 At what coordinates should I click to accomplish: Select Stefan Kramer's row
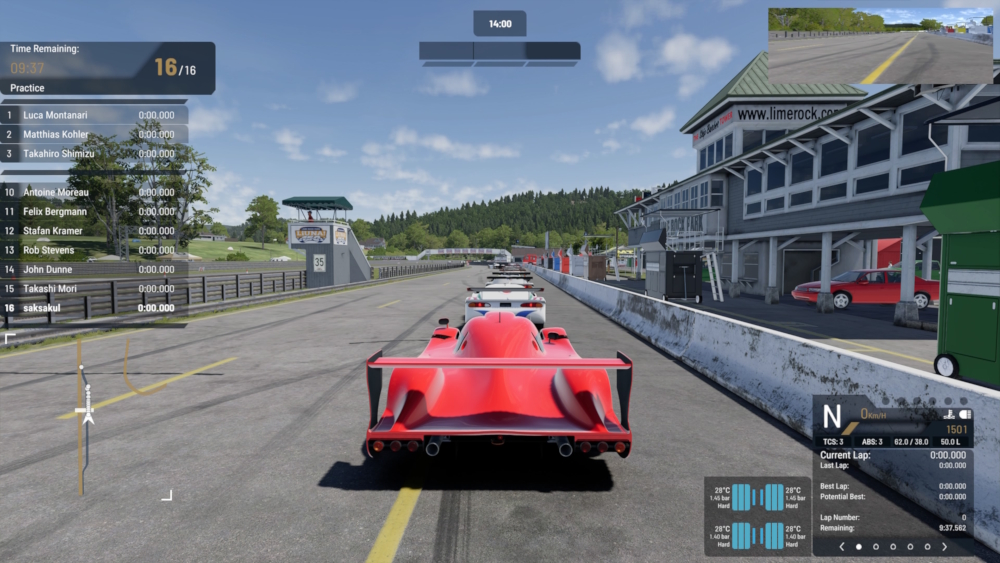point(95,231)
